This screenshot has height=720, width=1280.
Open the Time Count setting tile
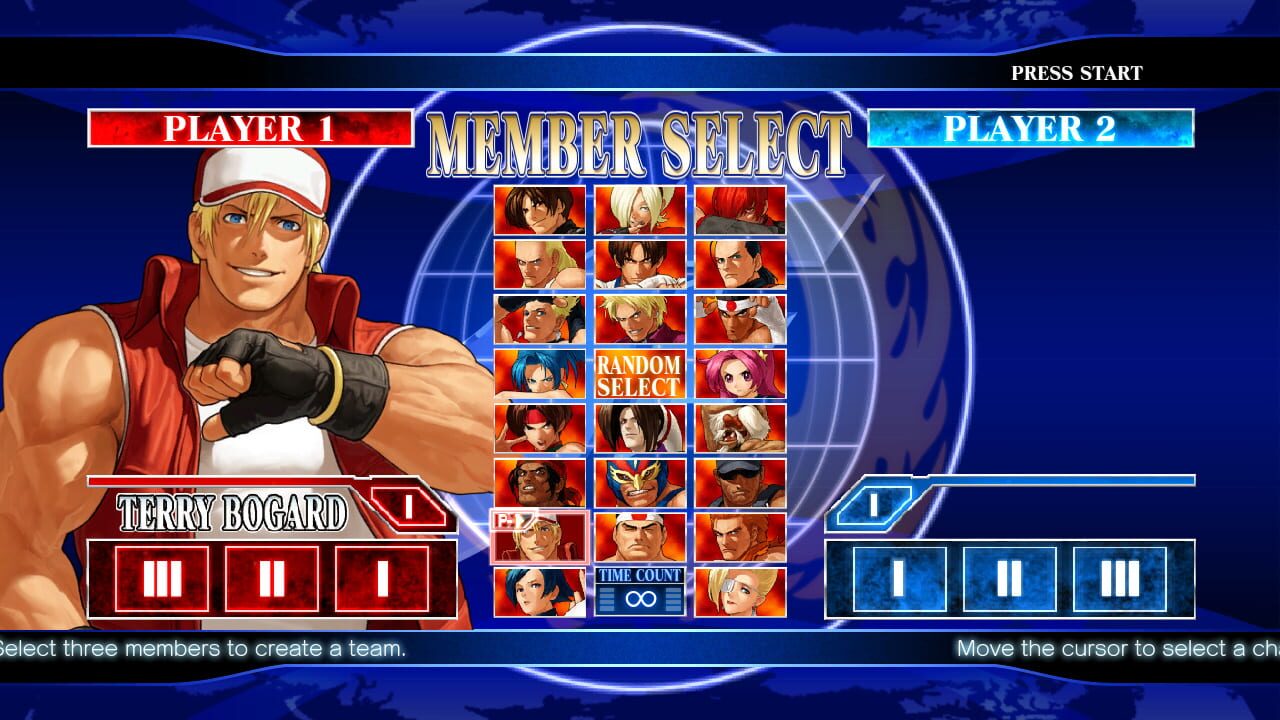[x=641, y=591]
